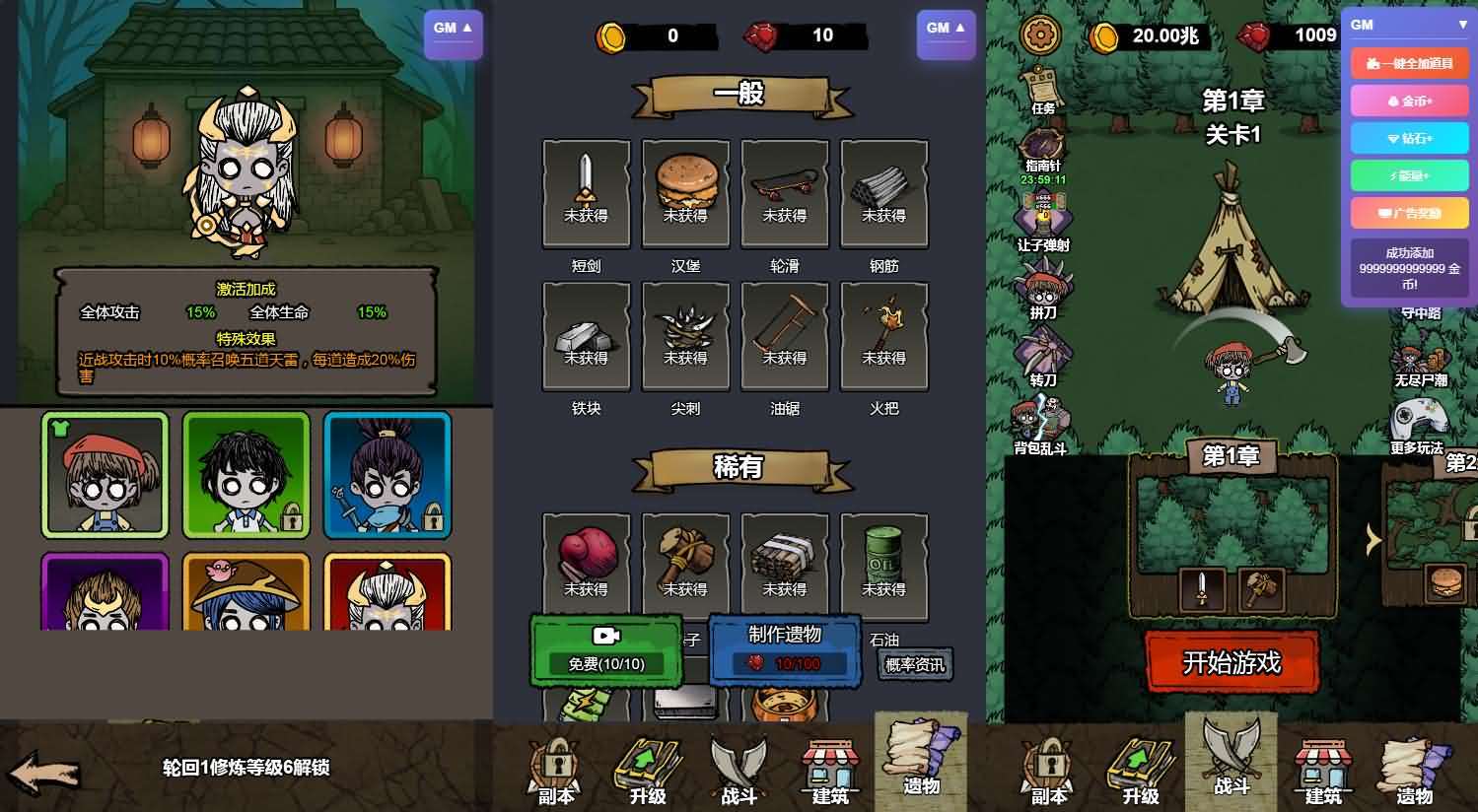Add diamonds via the 钻石+ button
The width and height of the screenshot is (1478, 812).
pyautogui.click(x=1409, y=138)
